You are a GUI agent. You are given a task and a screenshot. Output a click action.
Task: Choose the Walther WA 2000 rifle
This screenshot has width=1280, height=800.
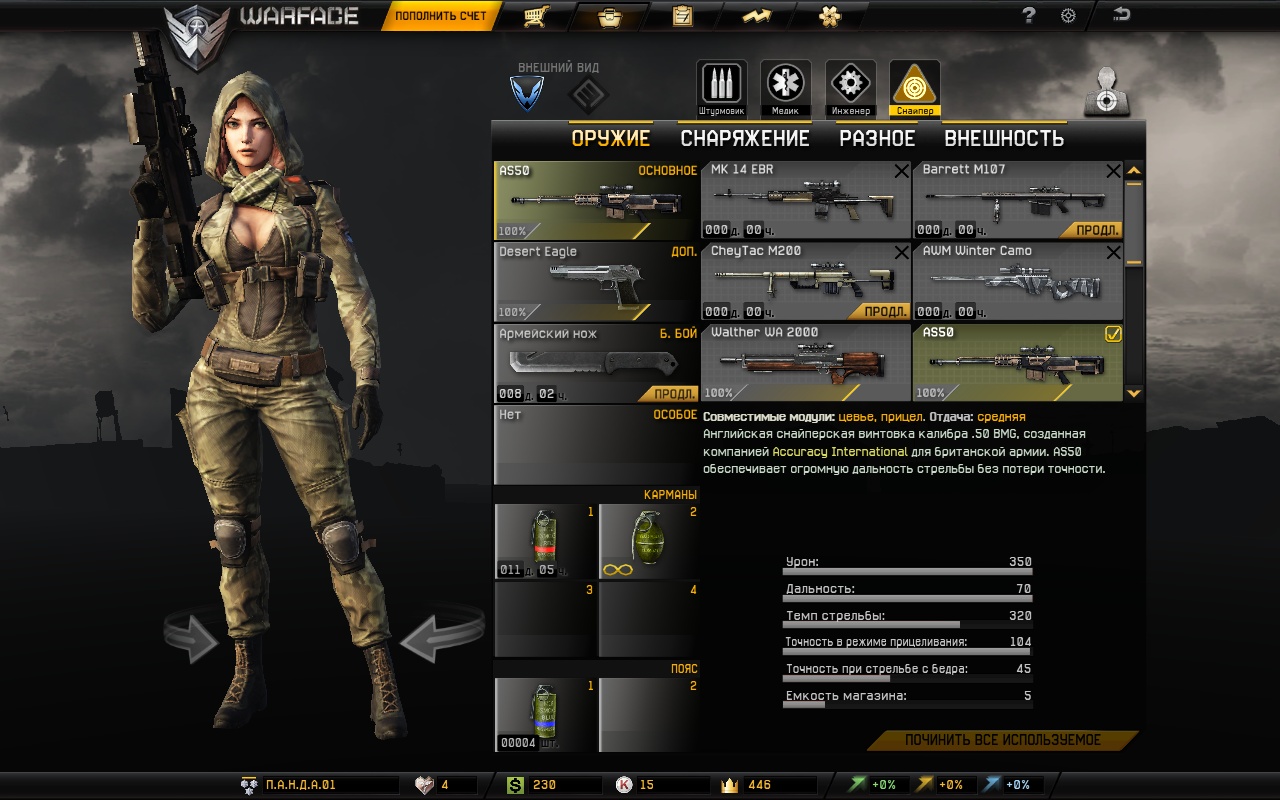805,363
